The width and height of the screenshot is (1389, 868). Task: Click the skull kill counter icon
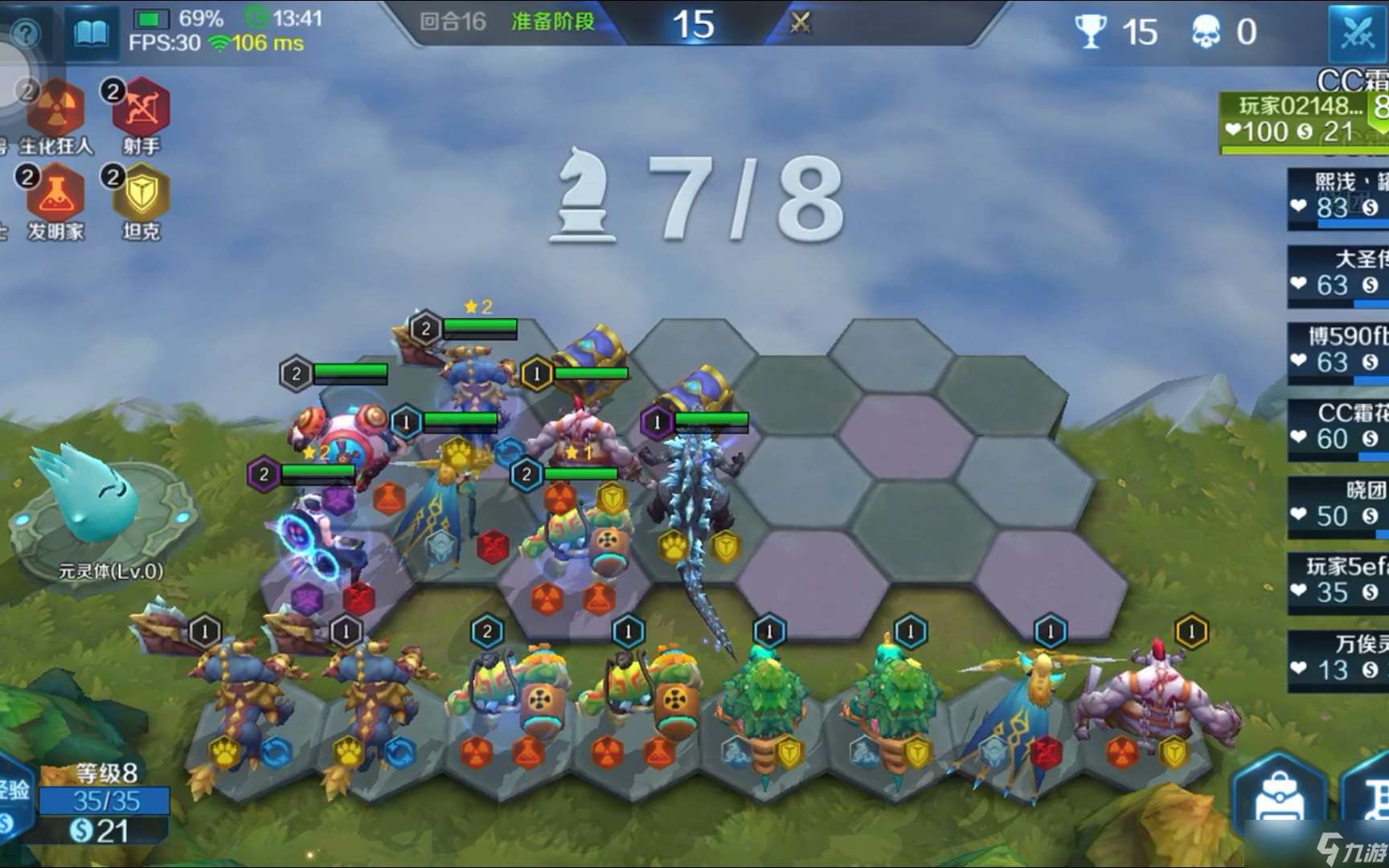coord(1204,31)
